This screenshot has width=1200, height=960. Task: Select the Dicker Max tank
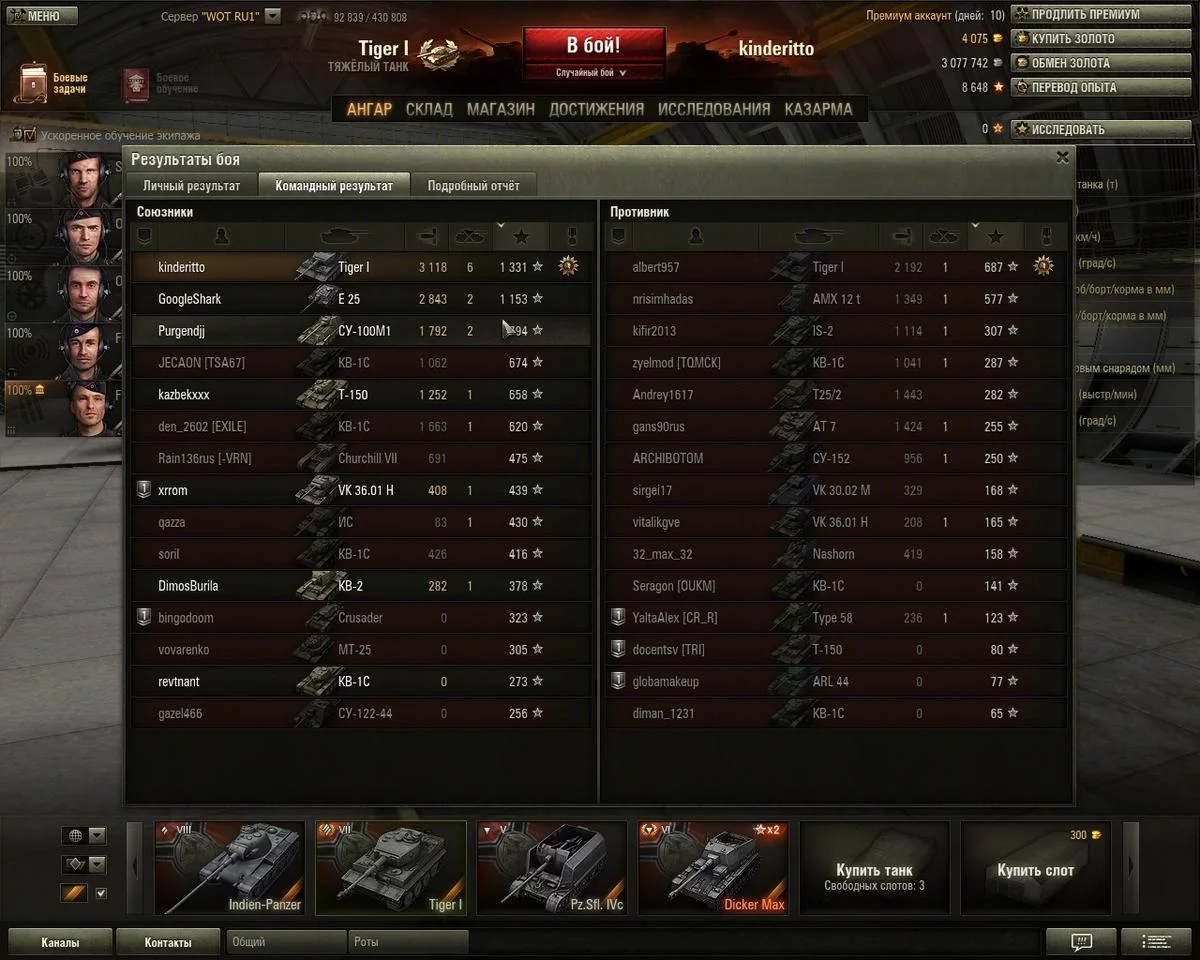point(712,867)
